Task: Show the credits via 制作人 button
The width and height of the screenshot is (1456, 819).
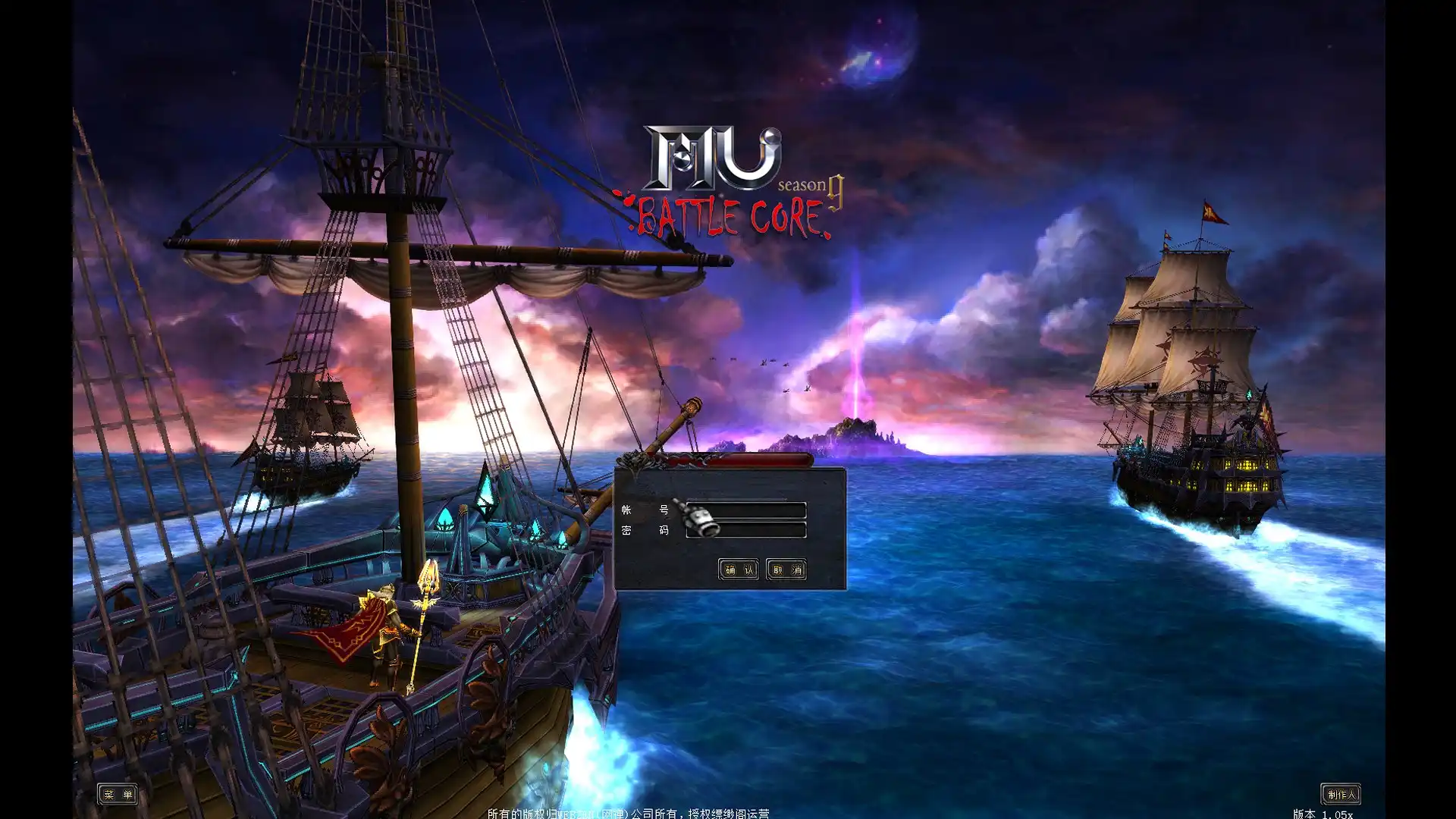Action: coord(1340,794)
